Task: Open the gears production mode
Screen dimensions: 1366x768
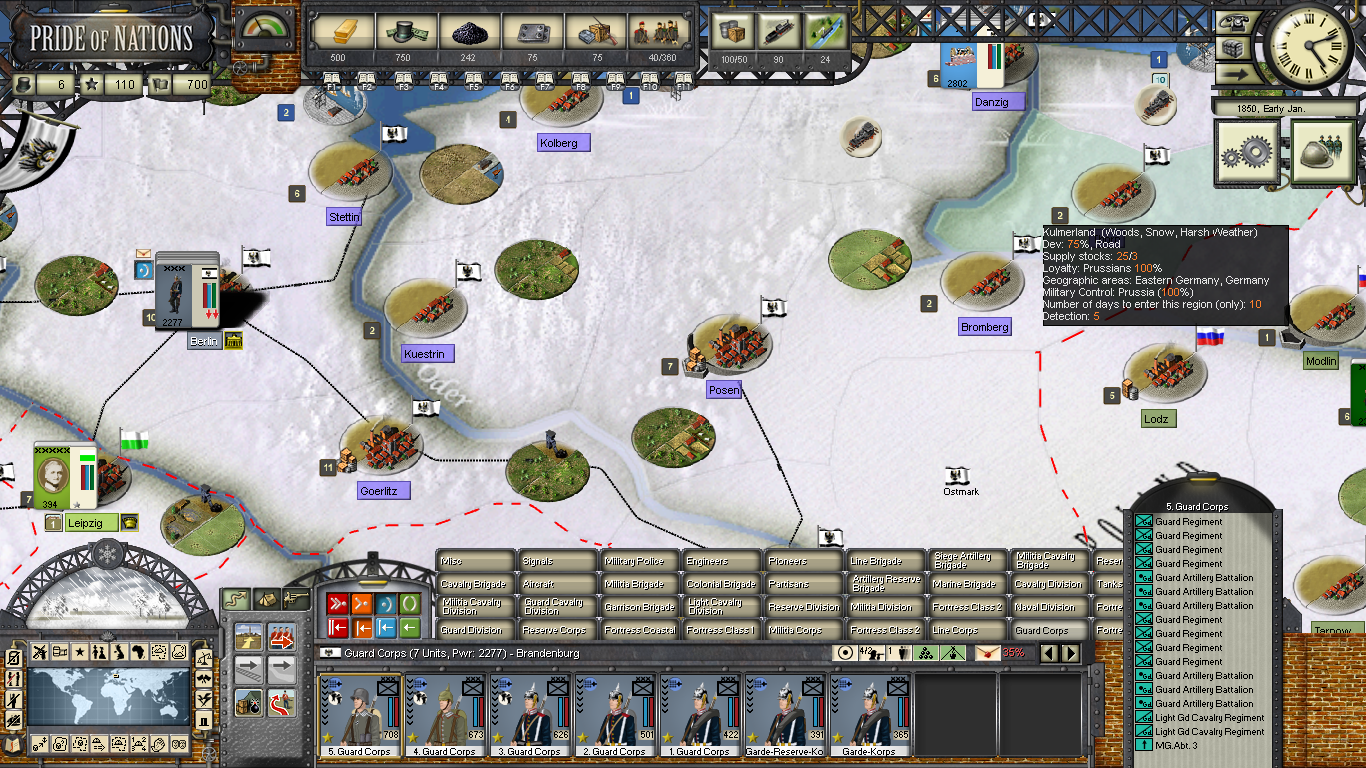Action: (1246, 151)
